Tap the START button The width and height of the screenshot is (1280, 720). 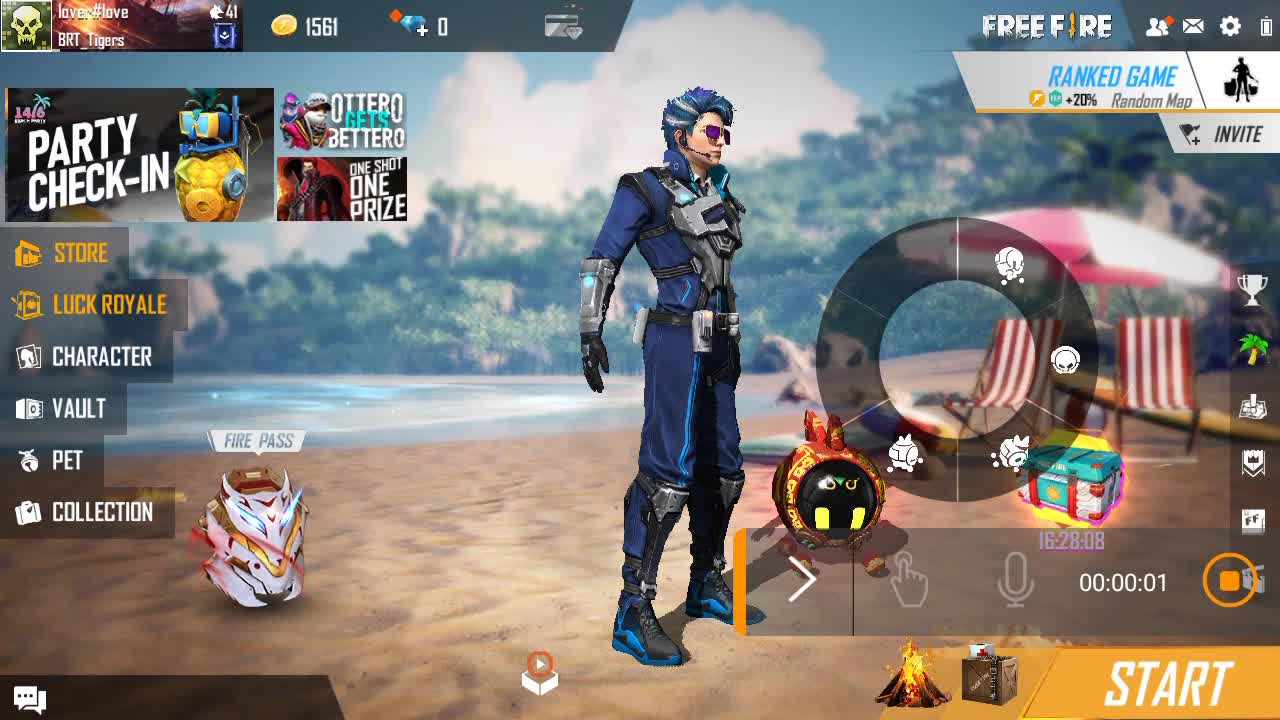(x=1166, y=685)
